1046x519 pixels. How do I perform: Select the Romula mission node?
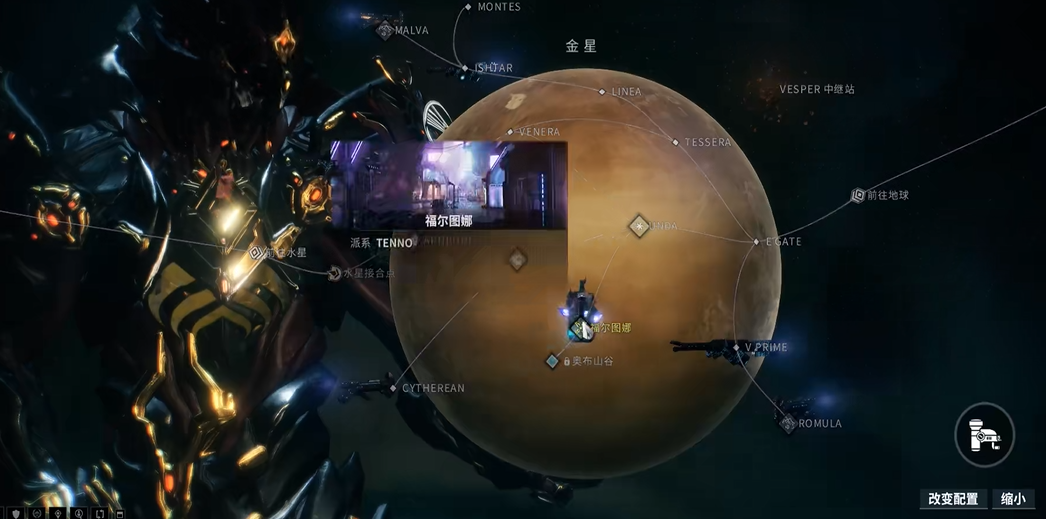[788, 424]
